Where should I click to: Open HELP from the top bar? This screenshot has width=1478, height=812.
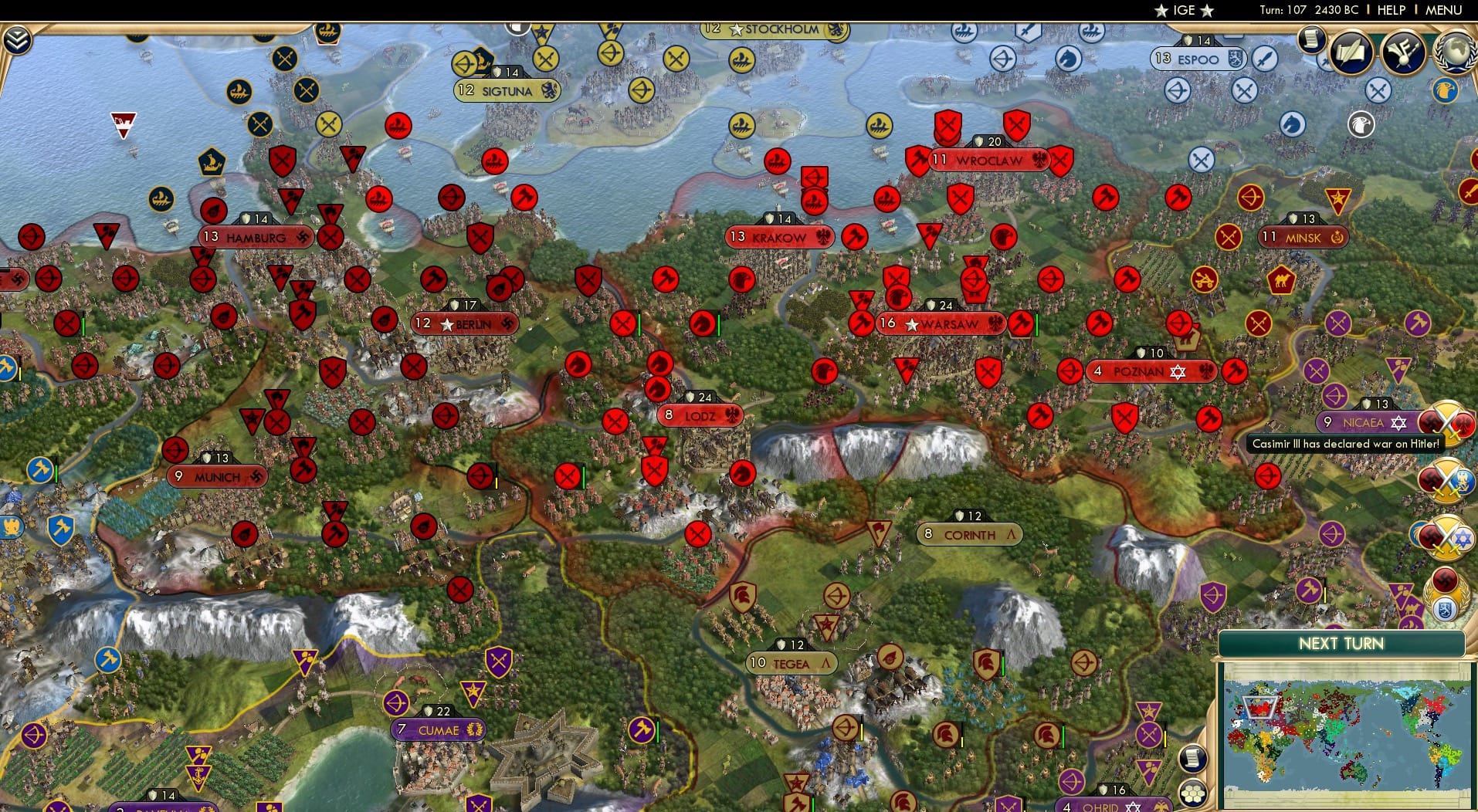click(x=1389, y=10)
